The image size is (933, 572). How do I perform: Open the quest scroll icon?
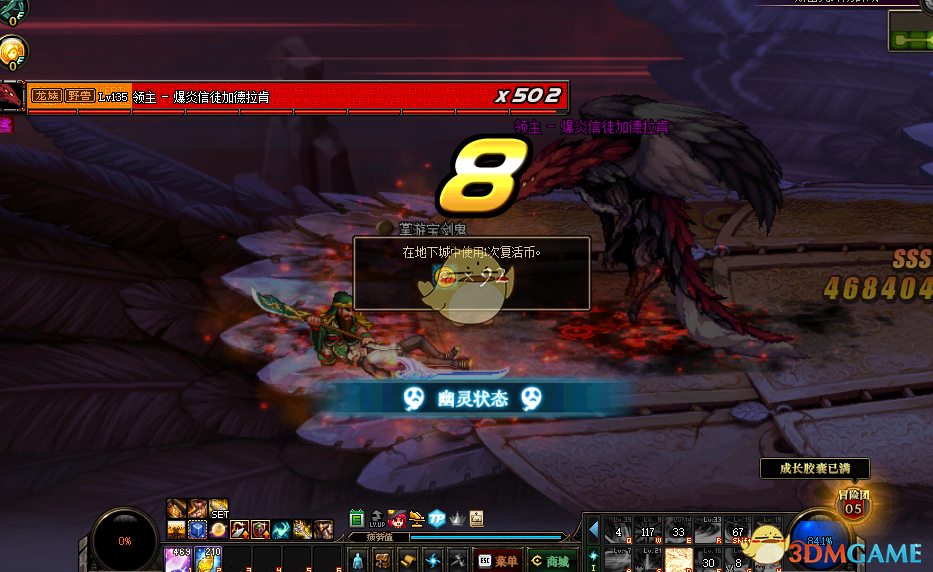[408, 560]
